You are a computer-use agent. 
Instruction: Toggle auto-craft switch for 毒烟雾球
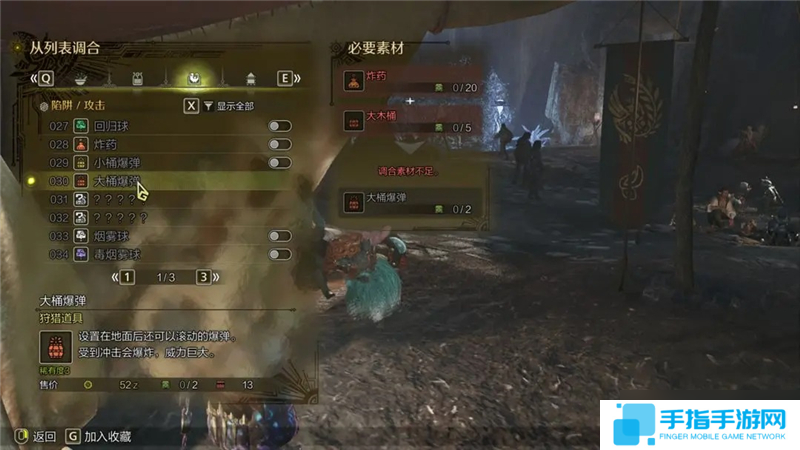[279, 254]
